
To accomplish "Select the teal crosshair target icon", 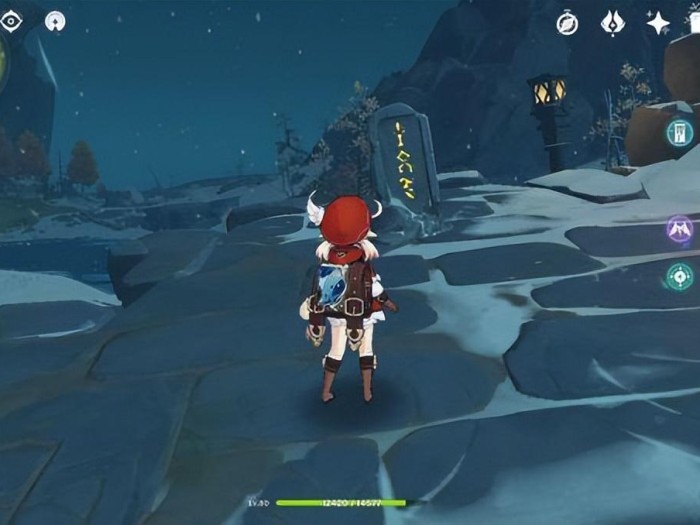I will pyautogui.click(x=681, y=276).
